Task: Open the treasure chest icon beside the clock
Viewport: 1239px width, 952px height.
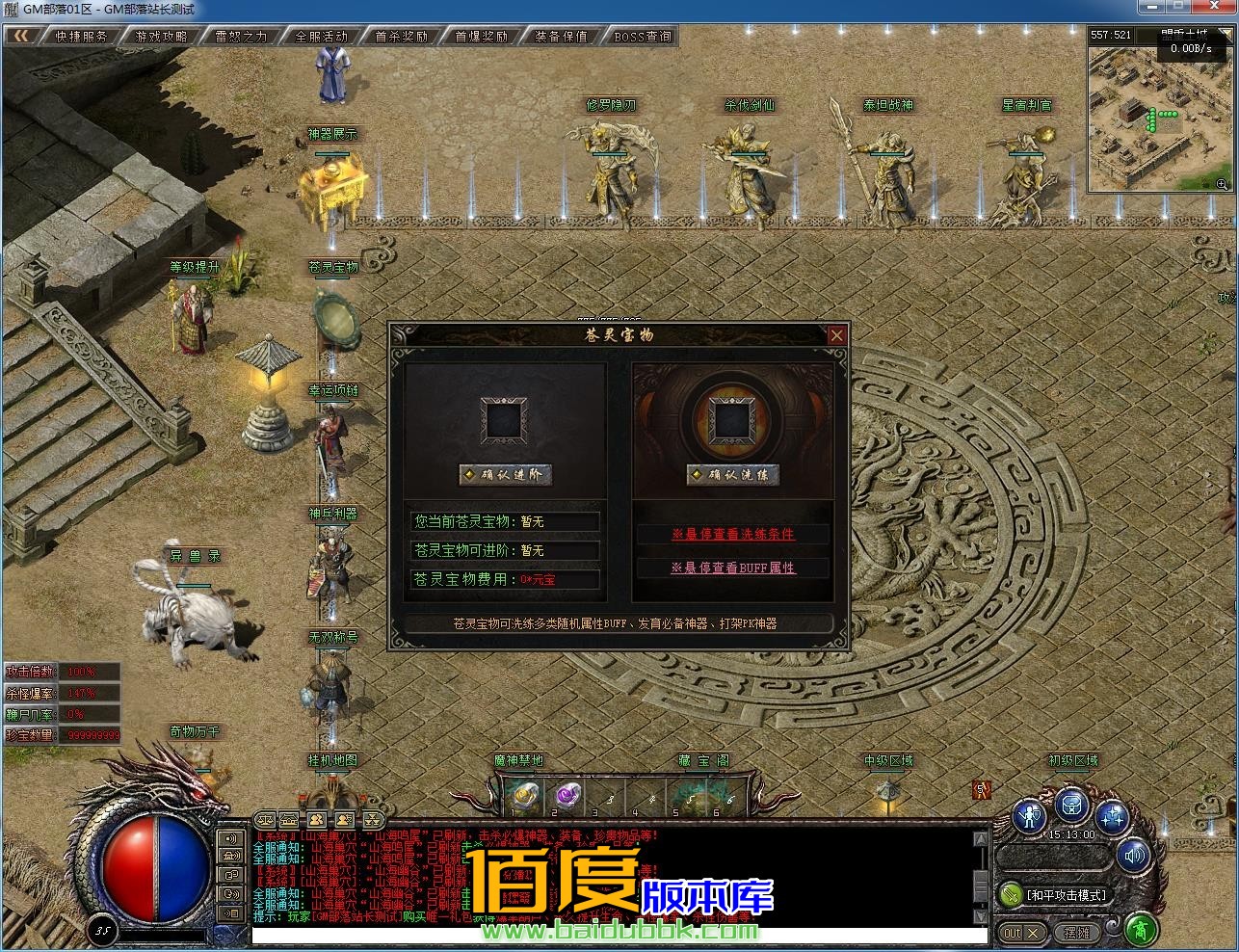Action: pyautogui.click(x=1072, y=807)
